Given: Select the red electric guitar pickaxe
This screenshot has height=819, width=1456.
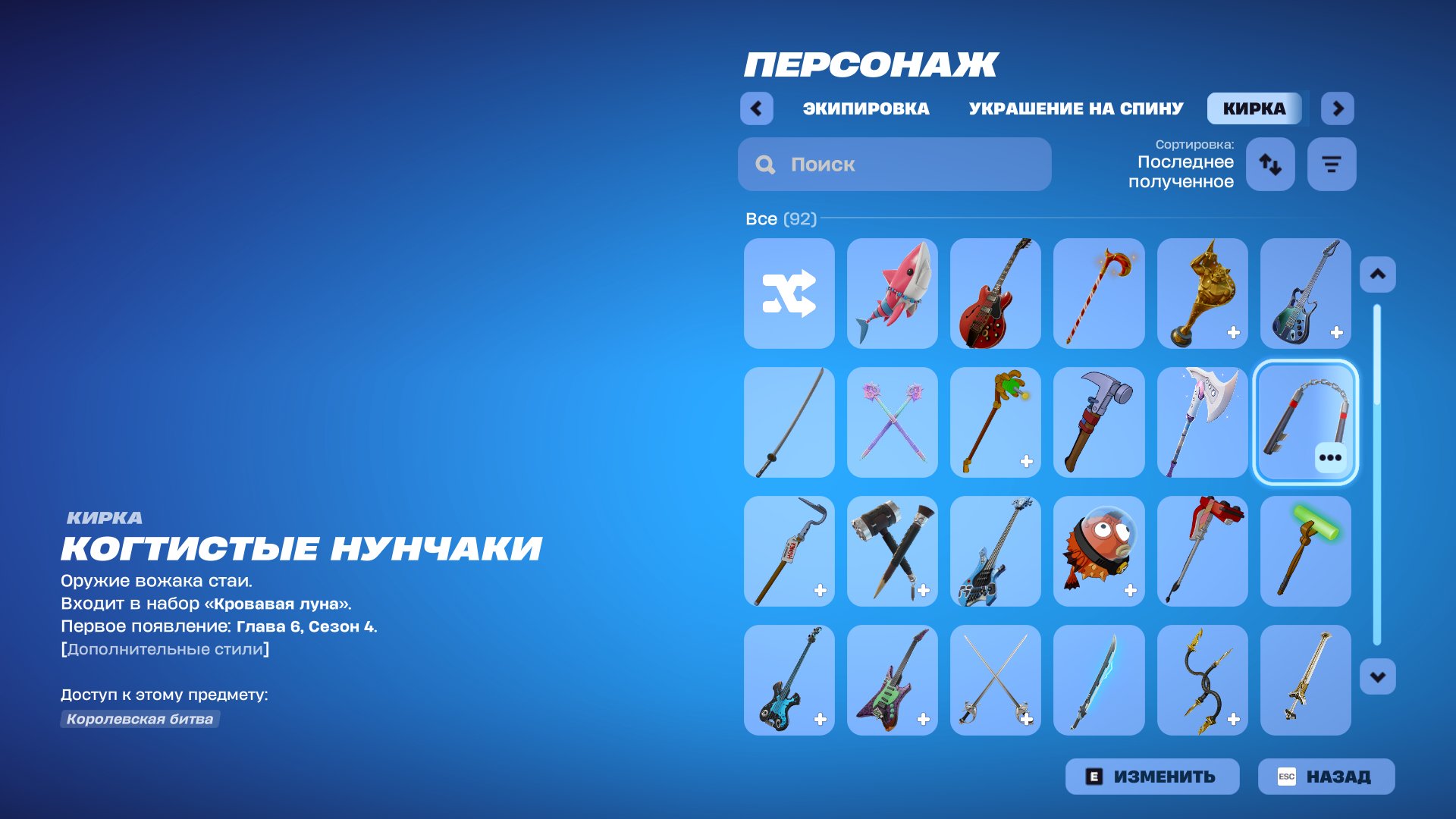Looking at the screenshot, I should pyautogui.click(x=995, y=293).
